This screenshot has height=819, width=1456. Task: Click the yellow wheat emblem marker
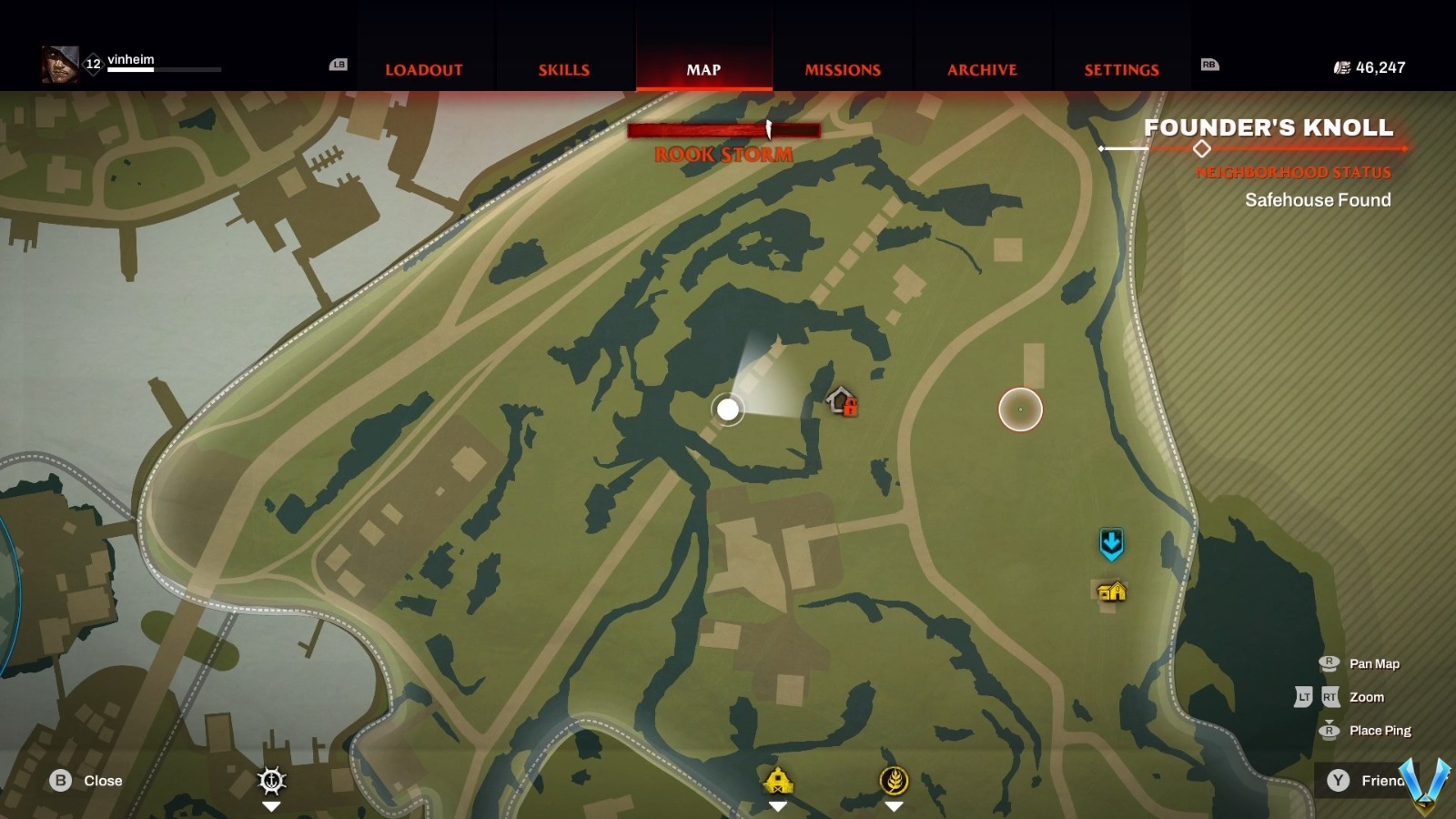click(x=895, y=780)
